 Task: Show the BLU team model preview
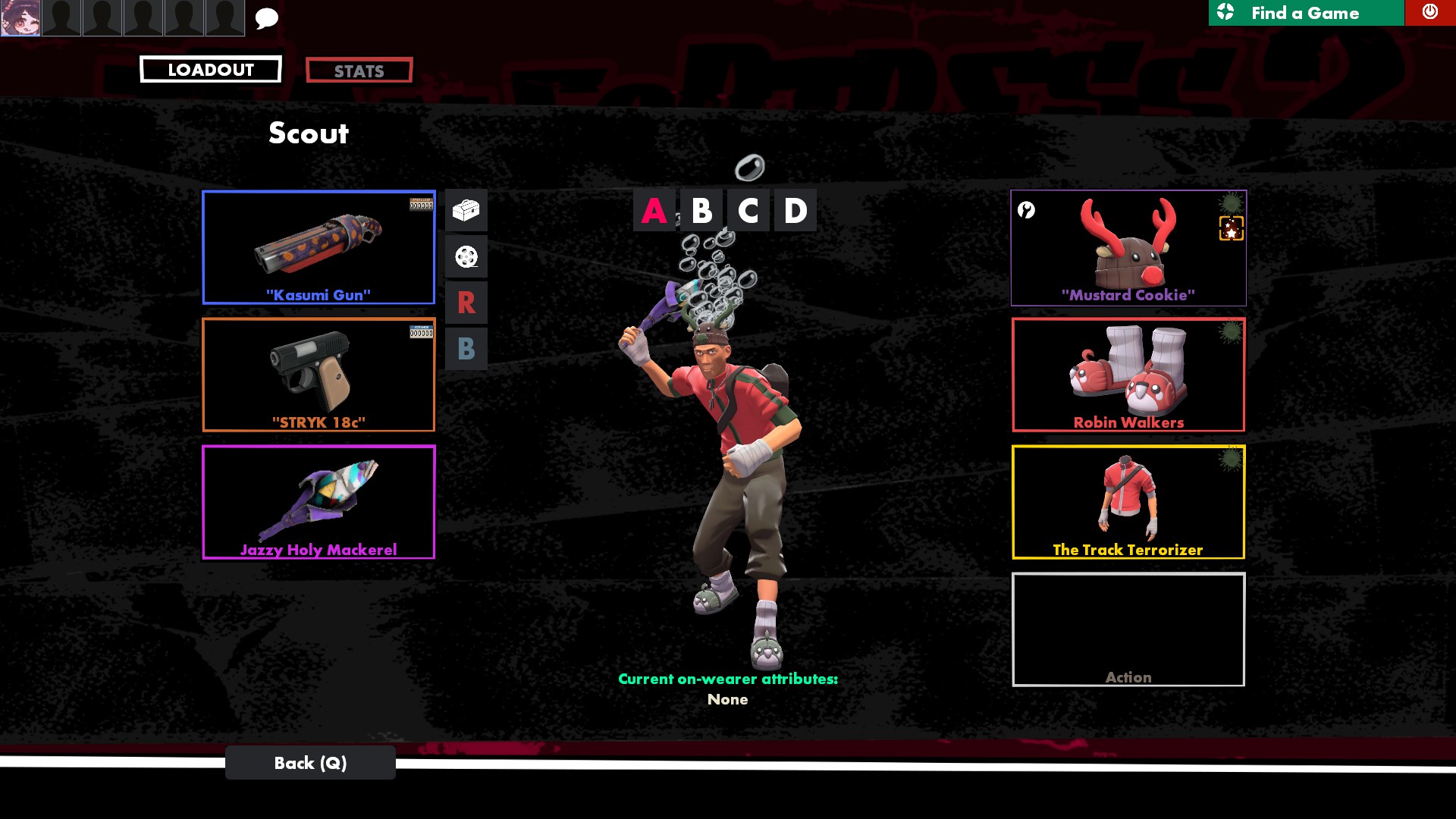click(466, 349)
